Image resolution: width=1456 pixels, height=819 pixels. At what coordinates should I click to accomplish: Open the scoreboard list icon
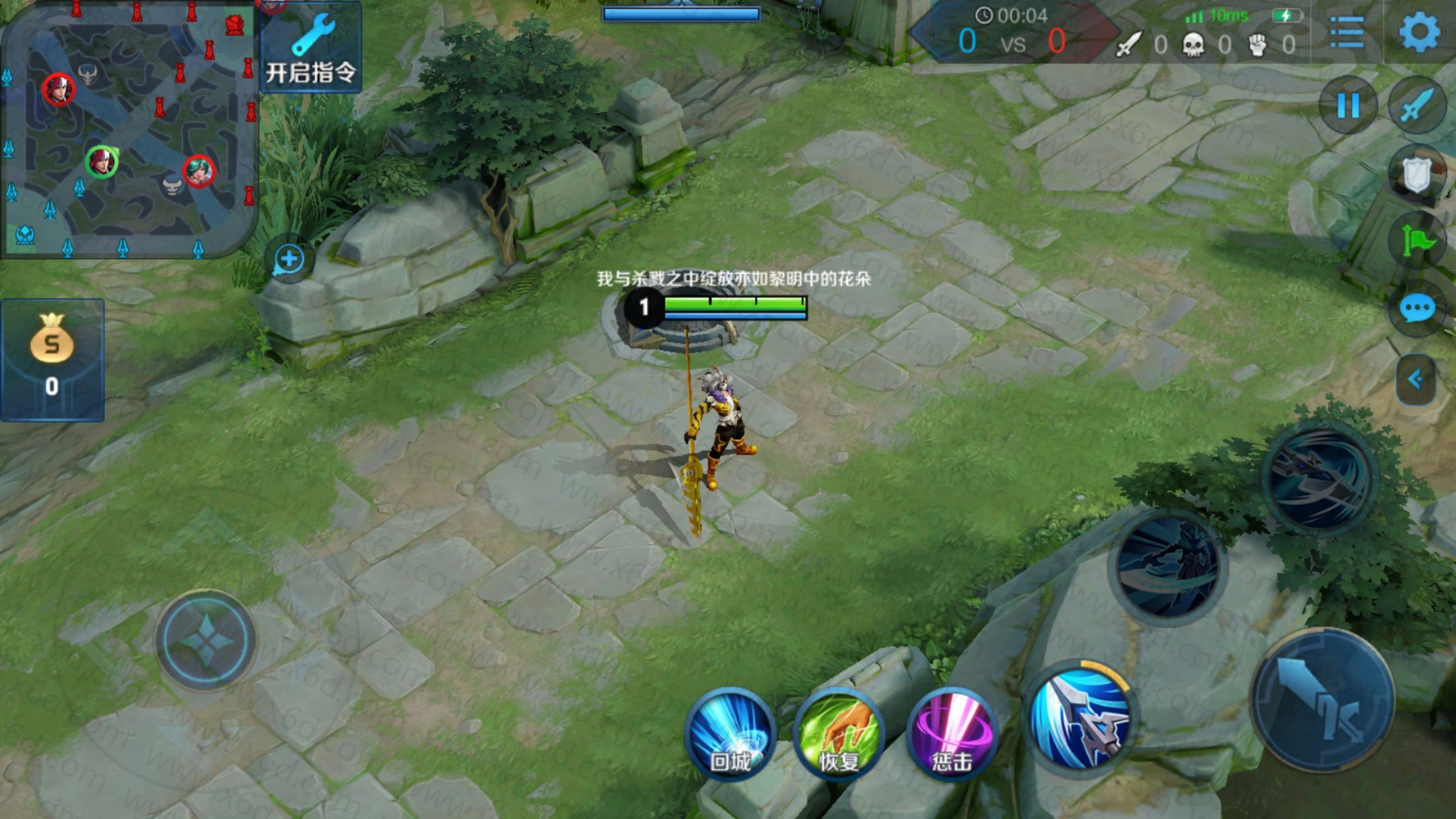1347,32
